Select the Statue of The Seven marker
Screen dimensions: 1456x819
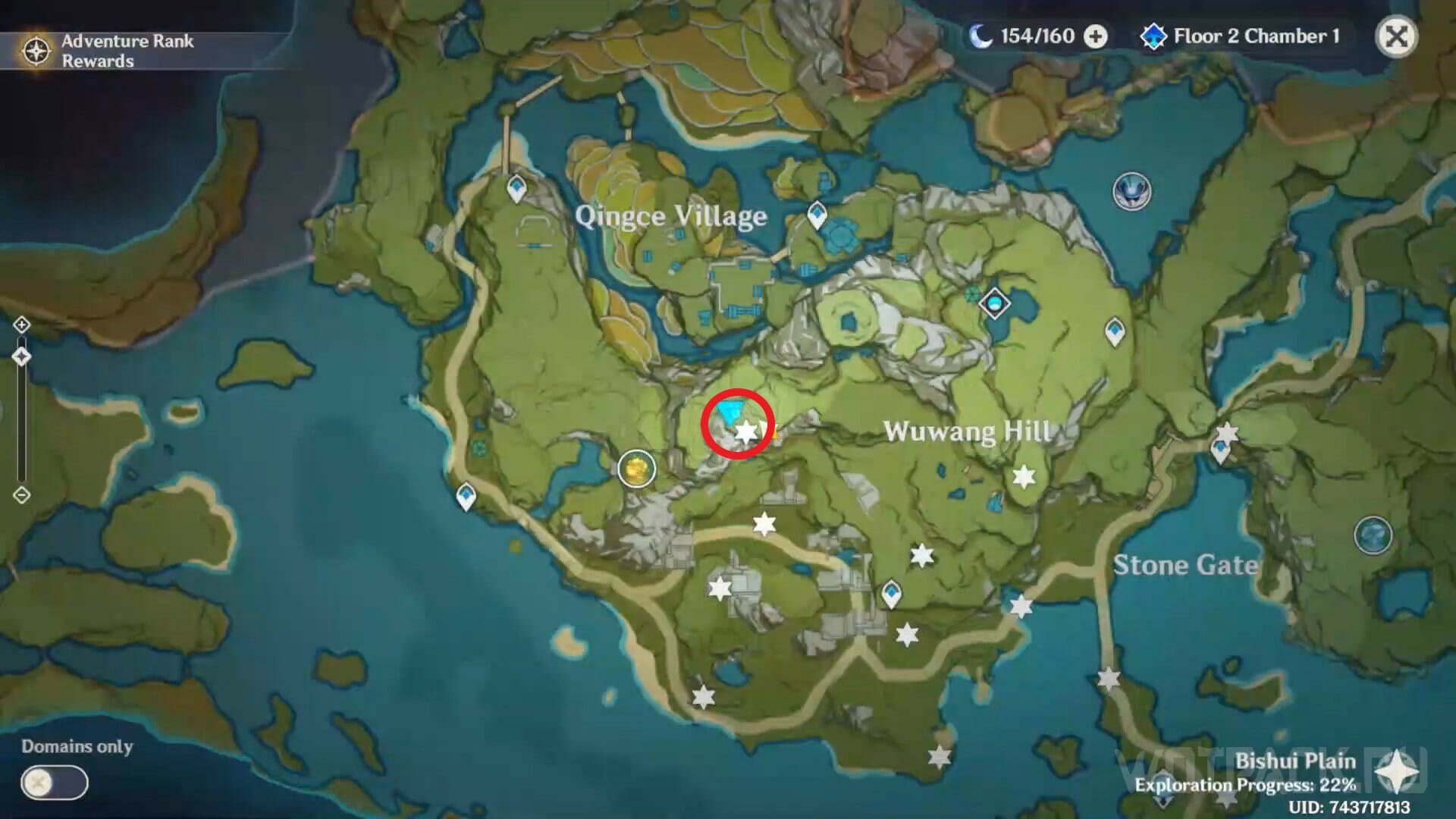click(994, 304)
